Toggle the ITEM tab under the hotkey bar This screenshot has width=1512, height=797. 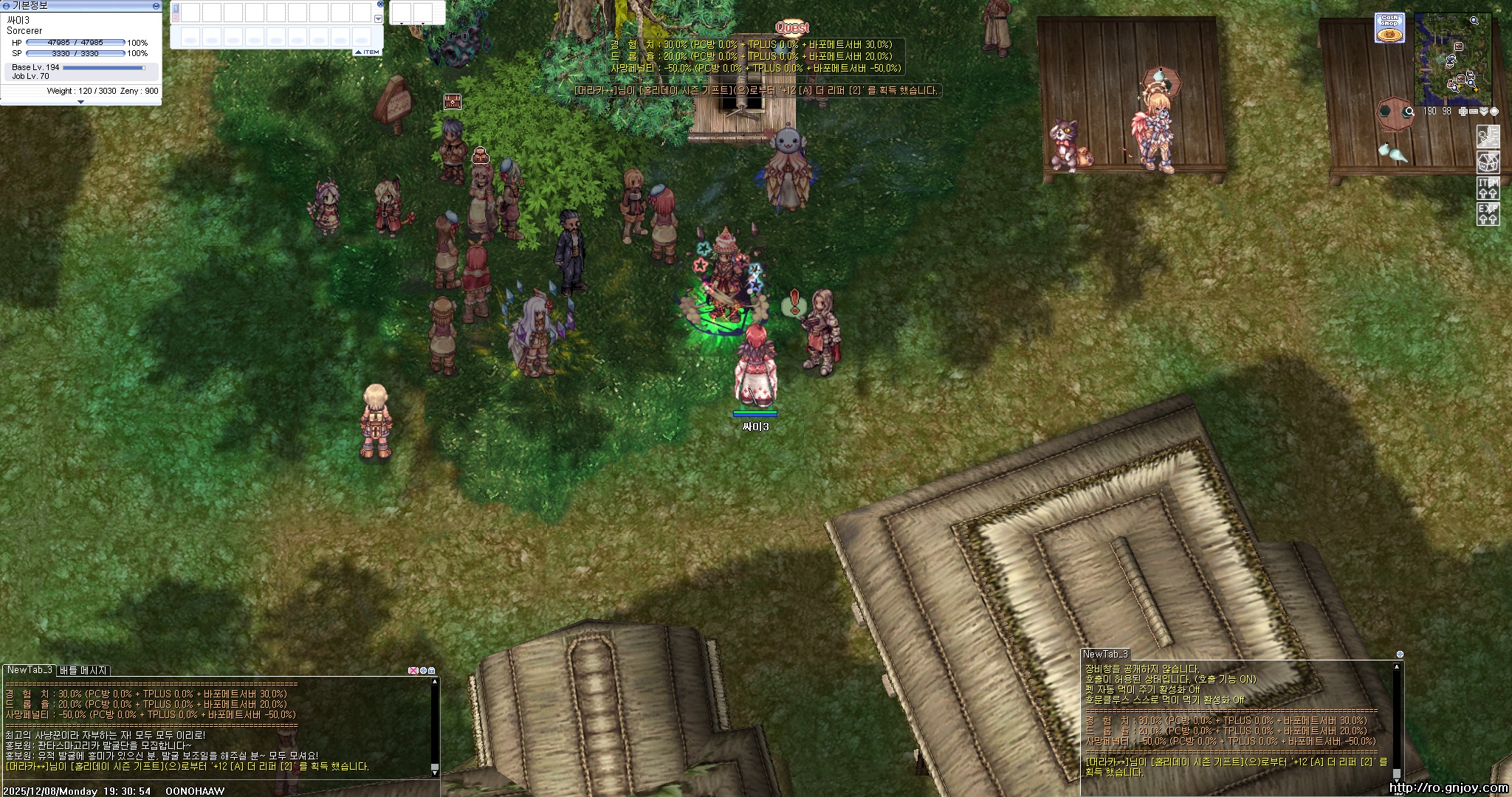pos(368,52)
